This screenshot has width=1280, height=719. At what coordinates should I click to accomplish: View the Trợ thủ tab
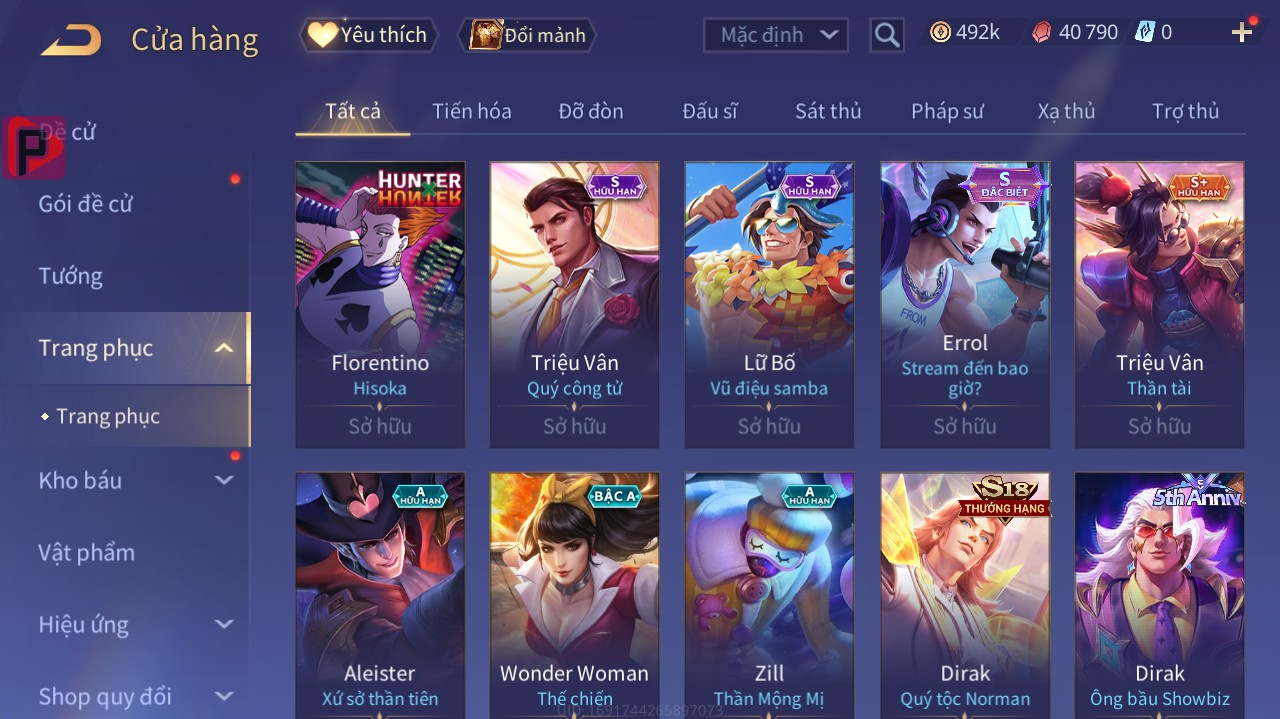(1185, 111)
